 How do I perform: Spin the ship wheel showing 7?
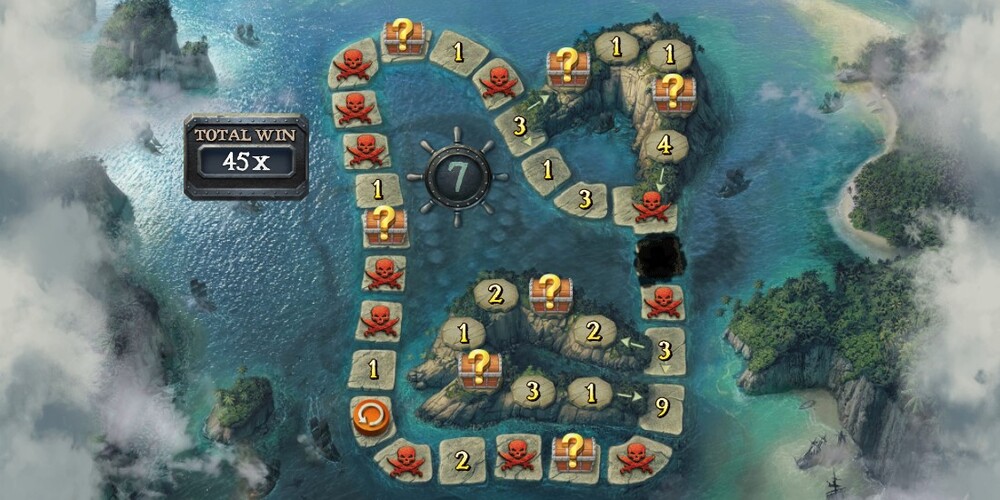click(459, 175)
